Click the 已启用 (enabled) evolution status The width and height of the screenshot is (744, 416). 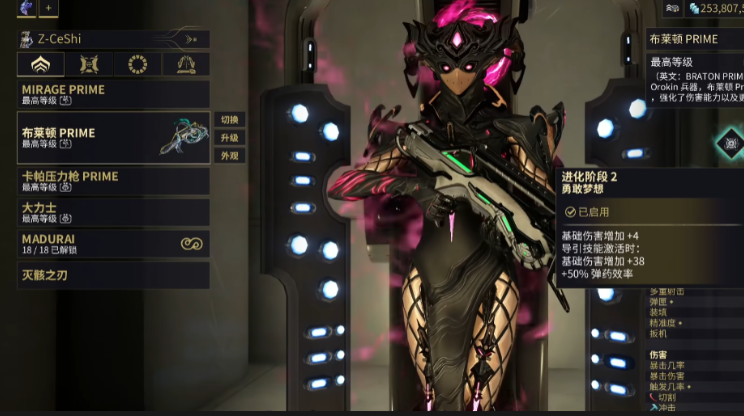[x=590, y=212]
